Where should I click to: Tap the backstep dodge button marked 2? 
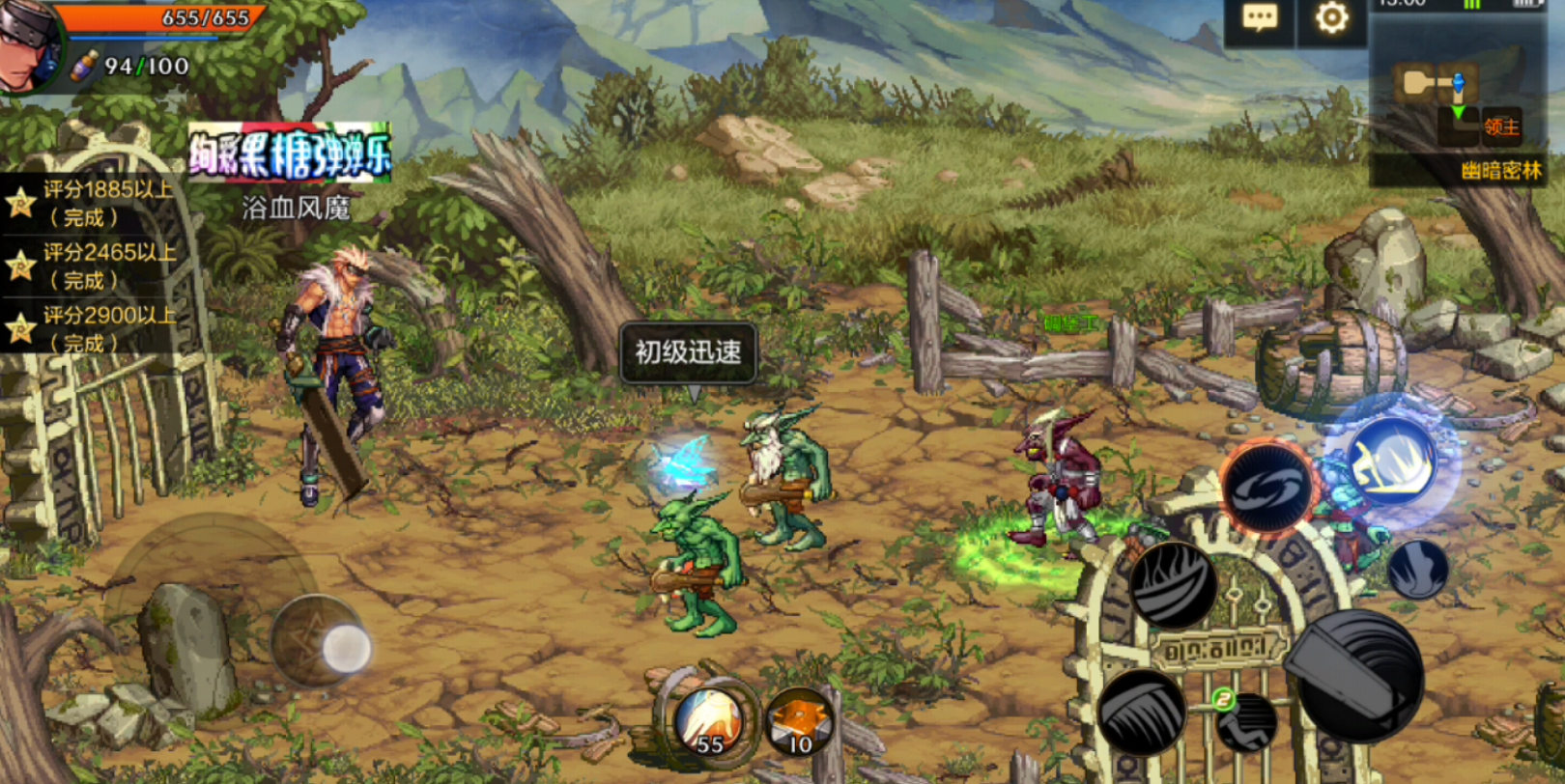pos(1244,720)
